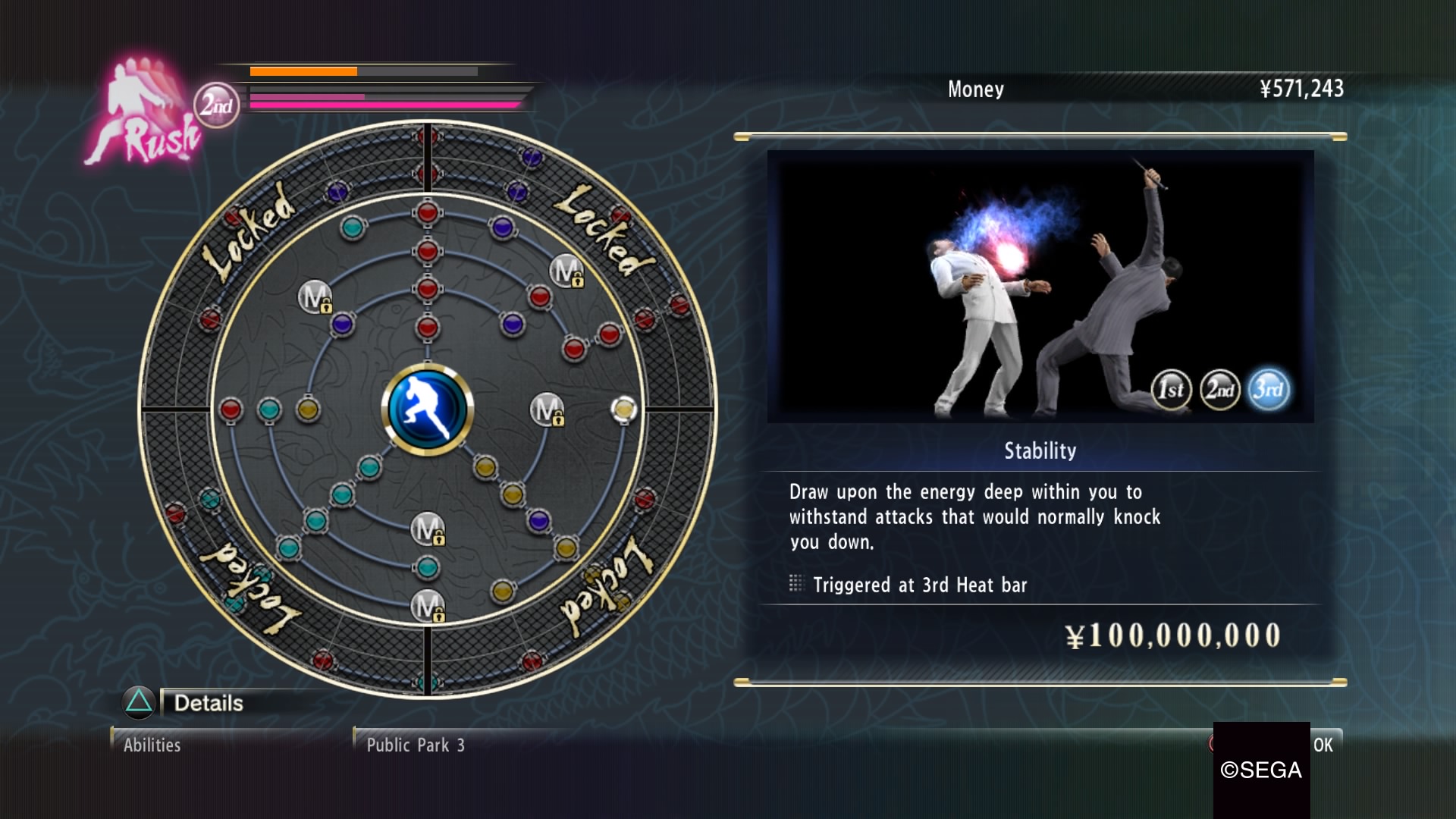
Task: Select the central blue Rush style emblem
Action: point(427,409)
